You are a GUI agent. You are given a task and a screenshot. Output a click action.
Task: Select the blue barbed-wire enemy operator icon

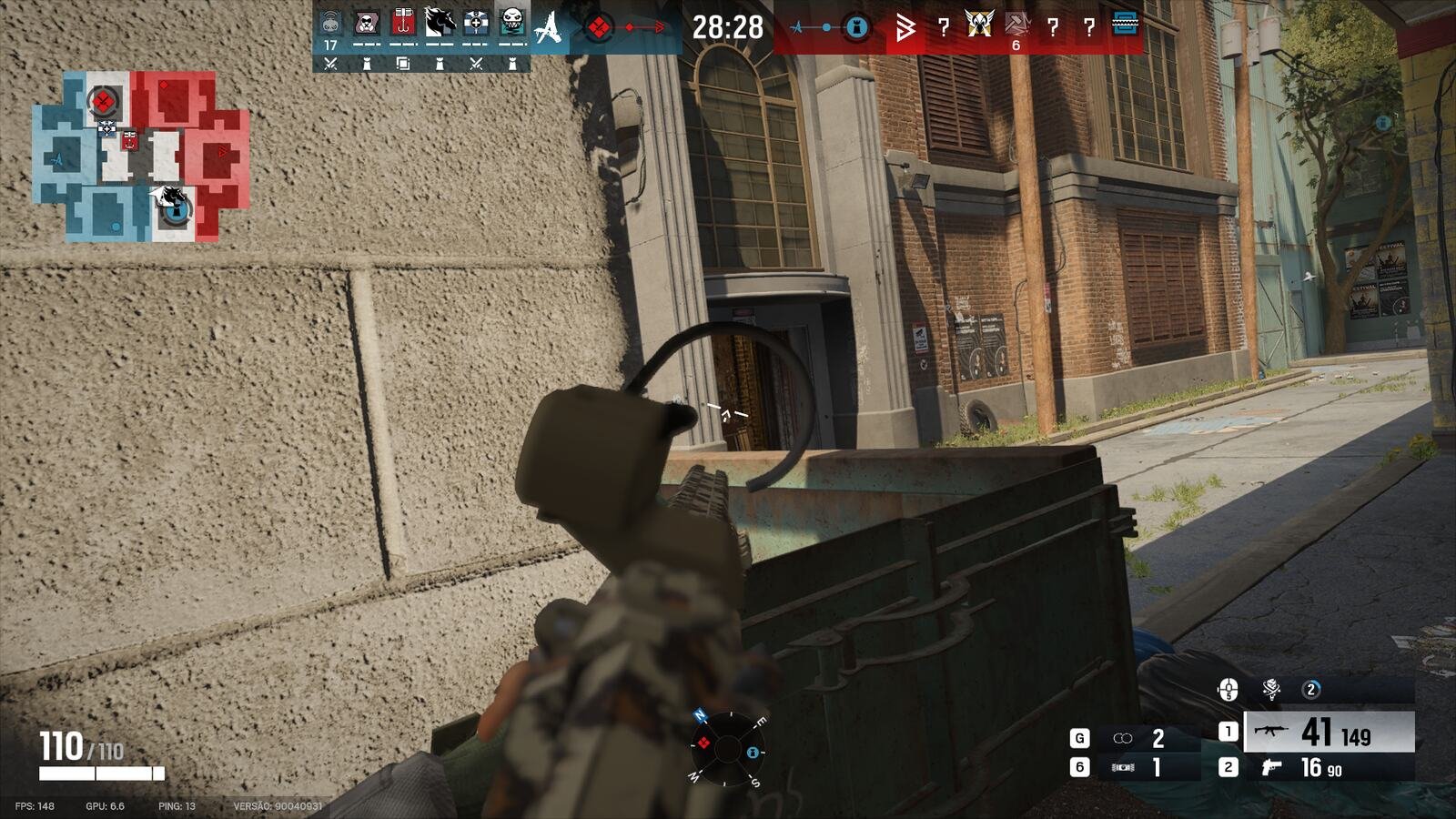1126,25
